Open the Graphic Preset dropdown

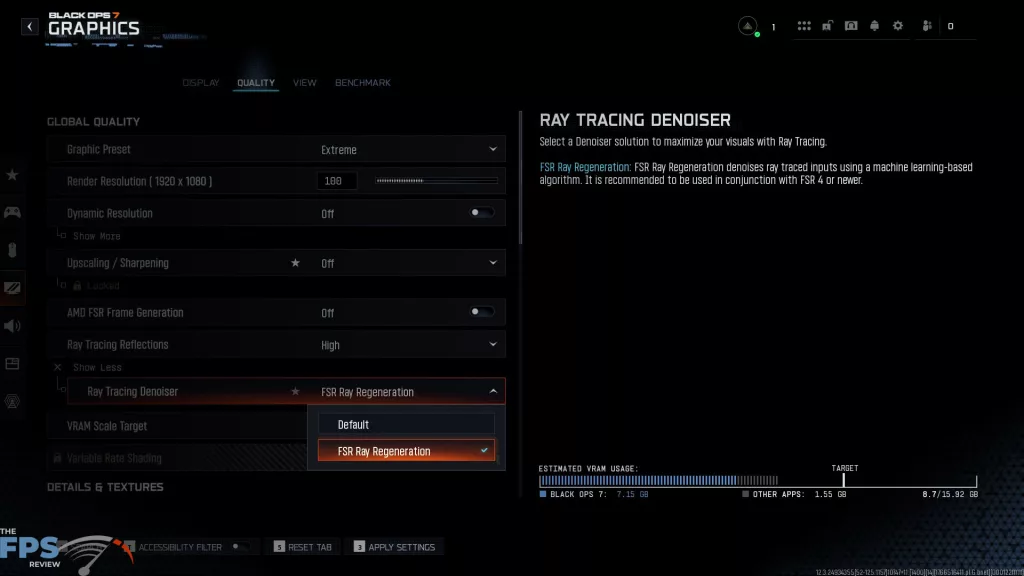pyautogui.click(x=408, y=150)
